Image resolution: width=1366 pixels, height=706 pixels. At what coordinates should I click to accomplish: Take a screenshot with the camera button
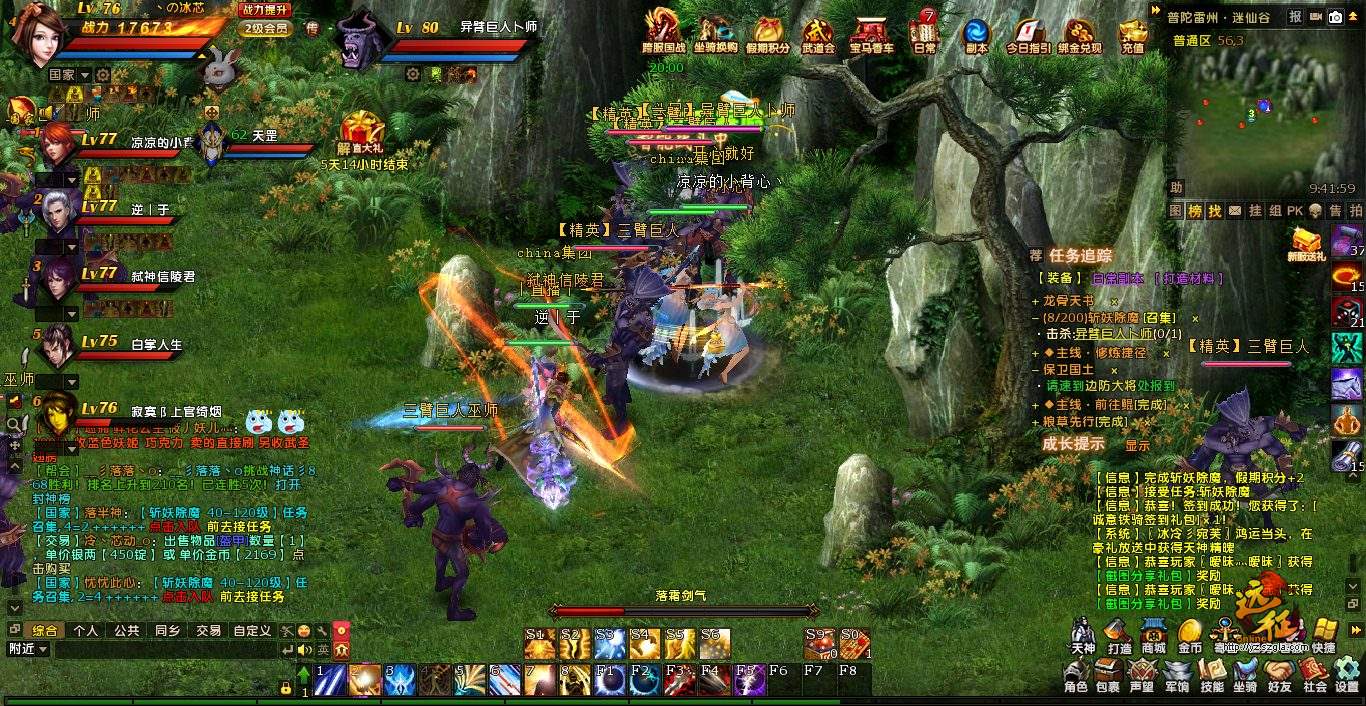[1335, 17]
